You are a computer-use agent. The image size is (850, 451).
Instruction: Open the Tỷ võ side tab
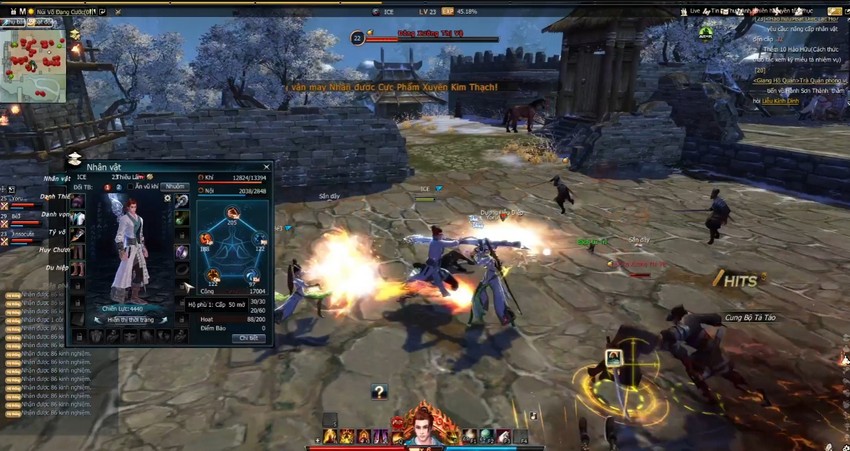55,232
